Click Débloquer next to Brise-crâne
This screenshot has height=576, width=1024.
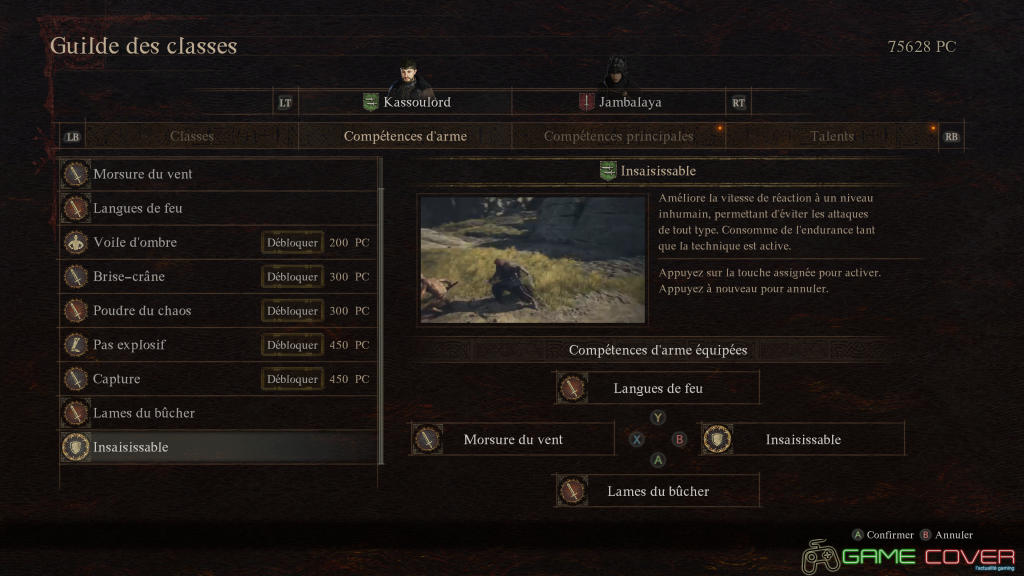[292, 277]
